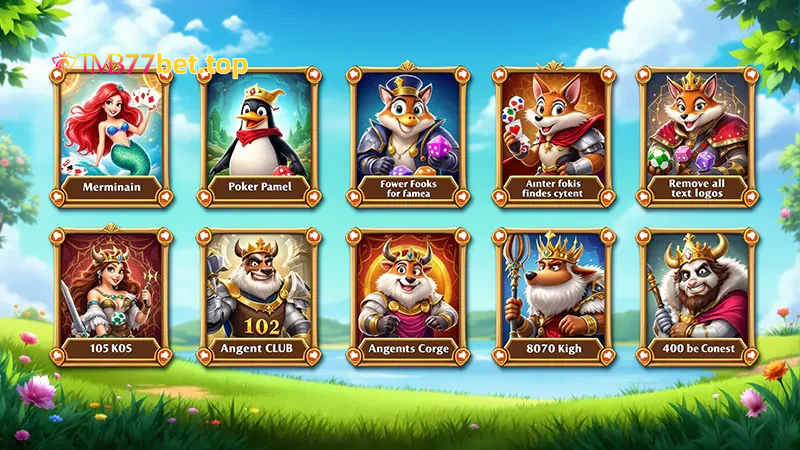Select the Merminain mermaid card
The image size is (800, 450).
point(111,135)
